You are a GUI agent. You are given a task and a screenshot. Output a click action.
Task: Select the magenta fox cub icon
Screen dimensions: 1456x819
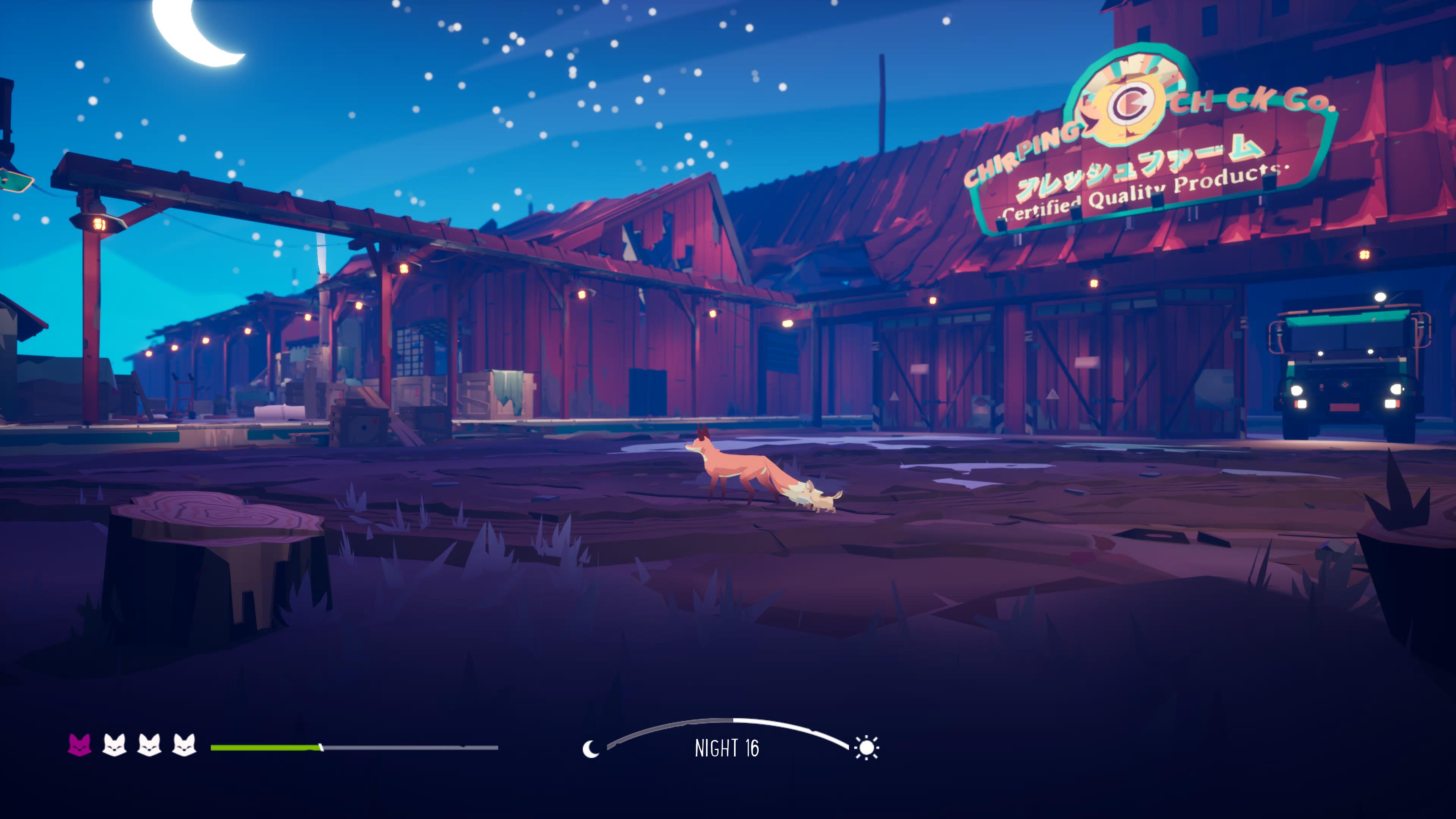pyautogui.click(x=80, y=745)
